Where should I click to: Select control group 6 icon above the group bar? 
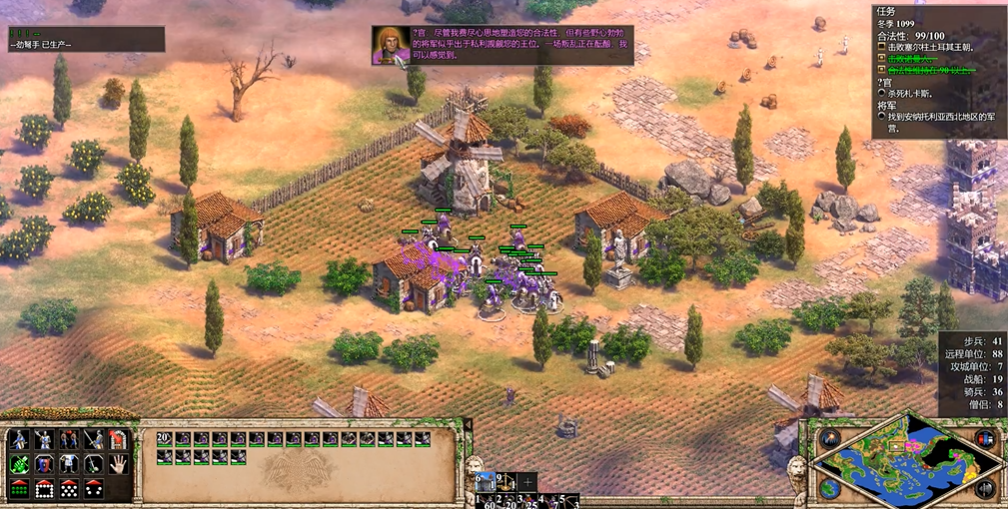tap(485, 481)
